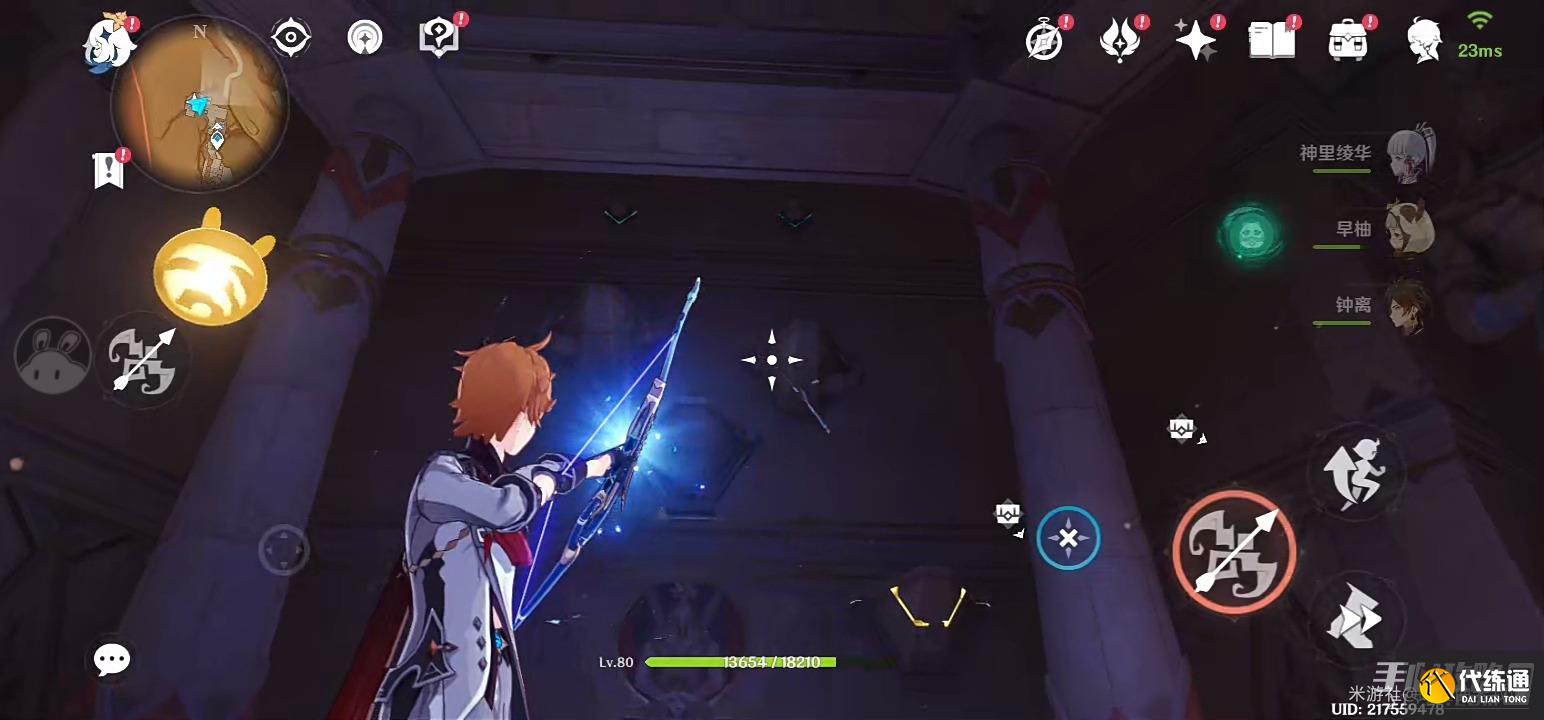Viewport: 1544px width, 720px height.
Task: Open the chat bubble window
Action: 110,660
